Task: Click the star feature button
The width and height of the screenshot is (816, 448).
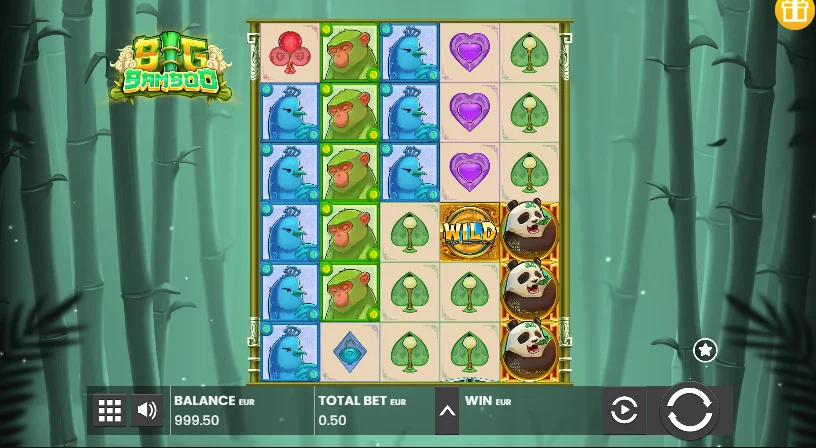Action: [705, 350]
